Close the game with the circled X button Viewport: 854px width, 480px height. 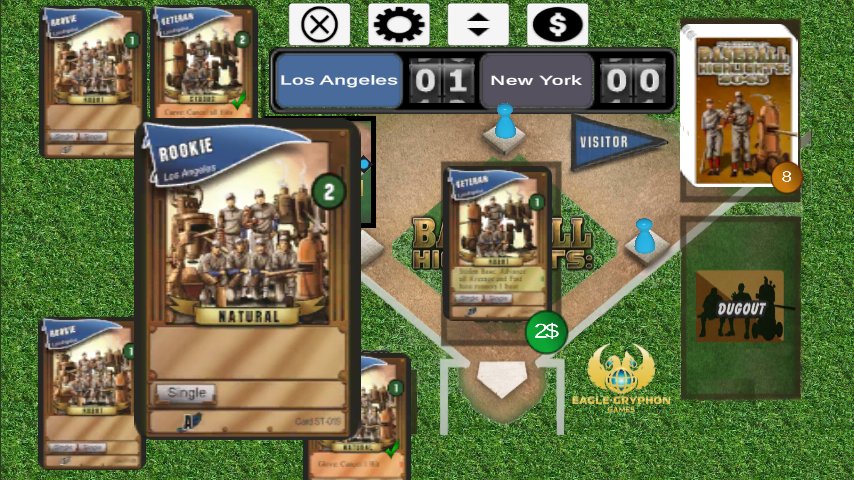click(319, 24)
